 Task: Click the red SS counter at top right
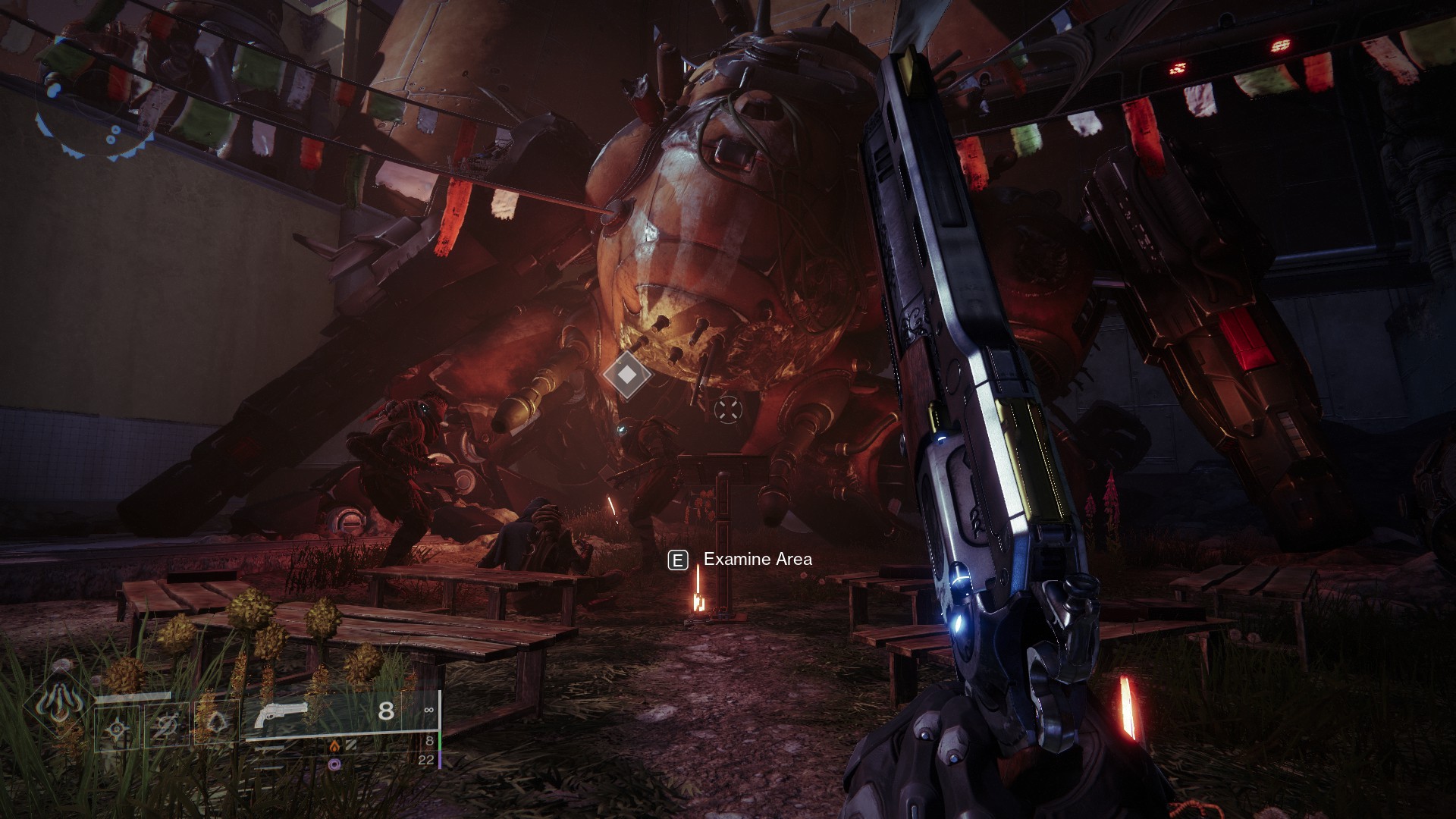coord(1281,45)
